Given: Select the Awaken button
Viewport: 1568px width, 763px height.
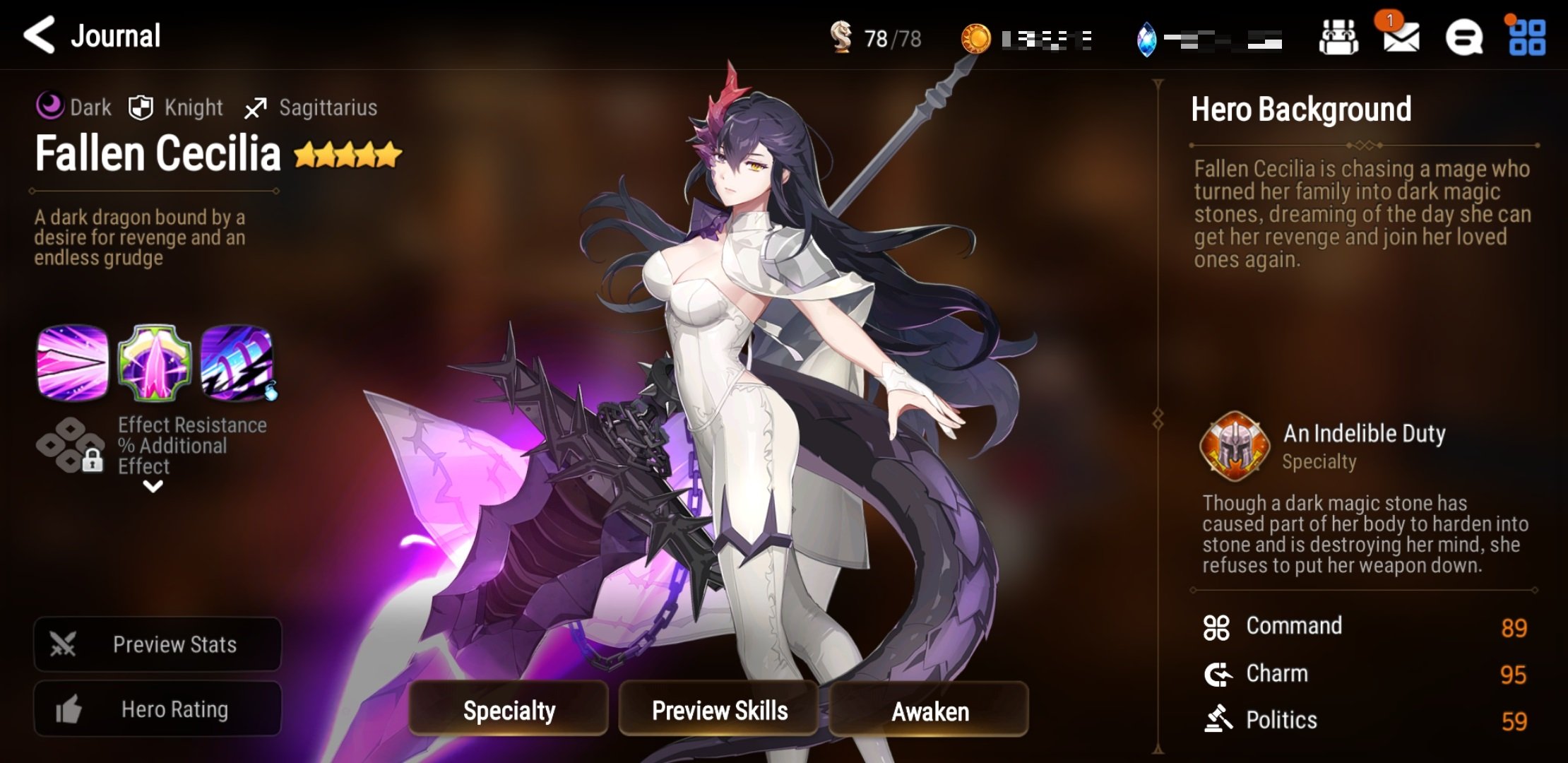Looking at the screenshot, I should click(x=929, y=710).
